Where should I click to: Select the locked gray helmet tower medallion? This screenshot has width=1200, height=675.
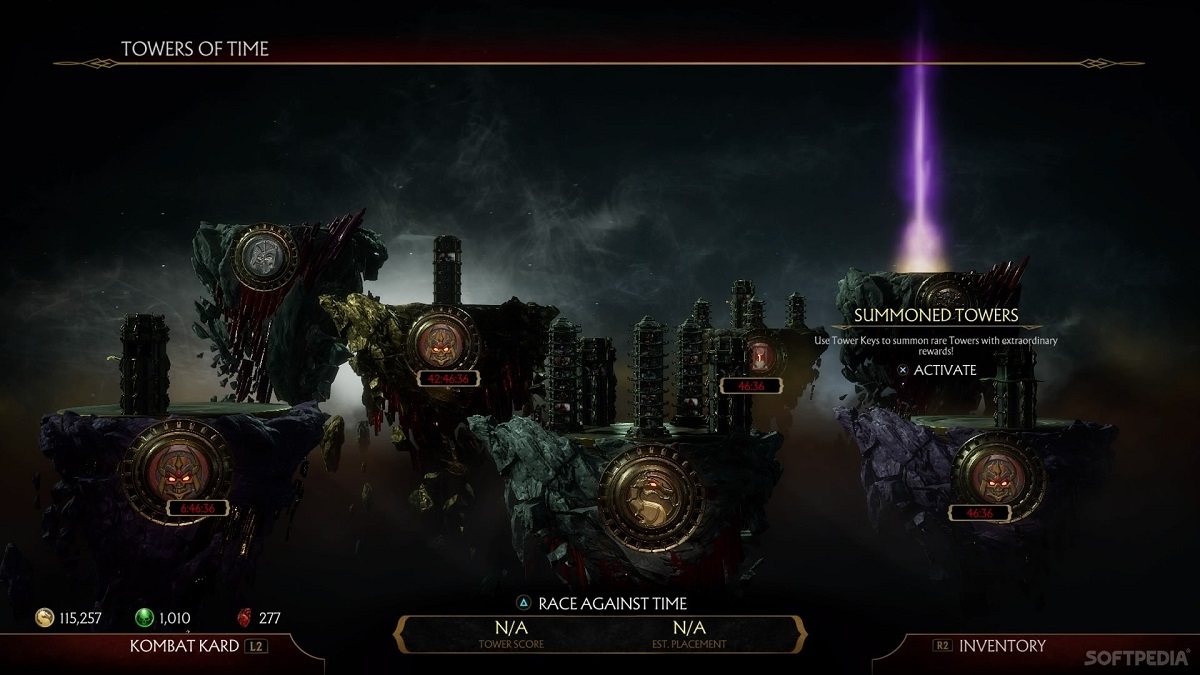(265, 255)
